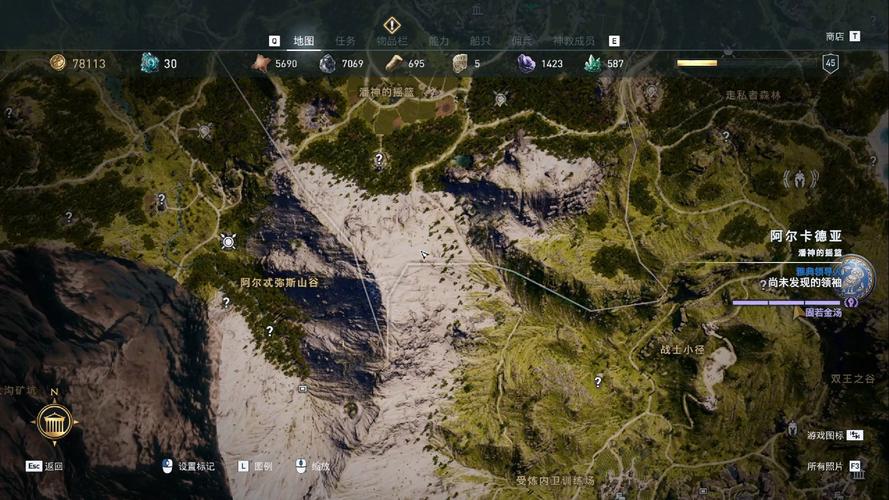Click the compass temple icon
This screenshot has height=500, width=889.
coord(53,422)
